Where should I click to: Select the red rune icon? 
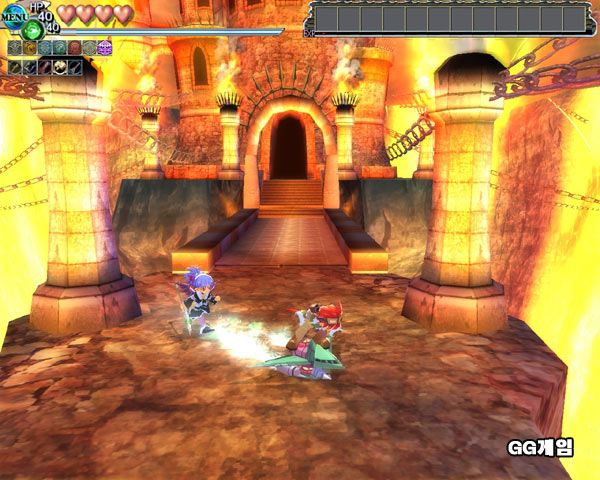[74, 47]
